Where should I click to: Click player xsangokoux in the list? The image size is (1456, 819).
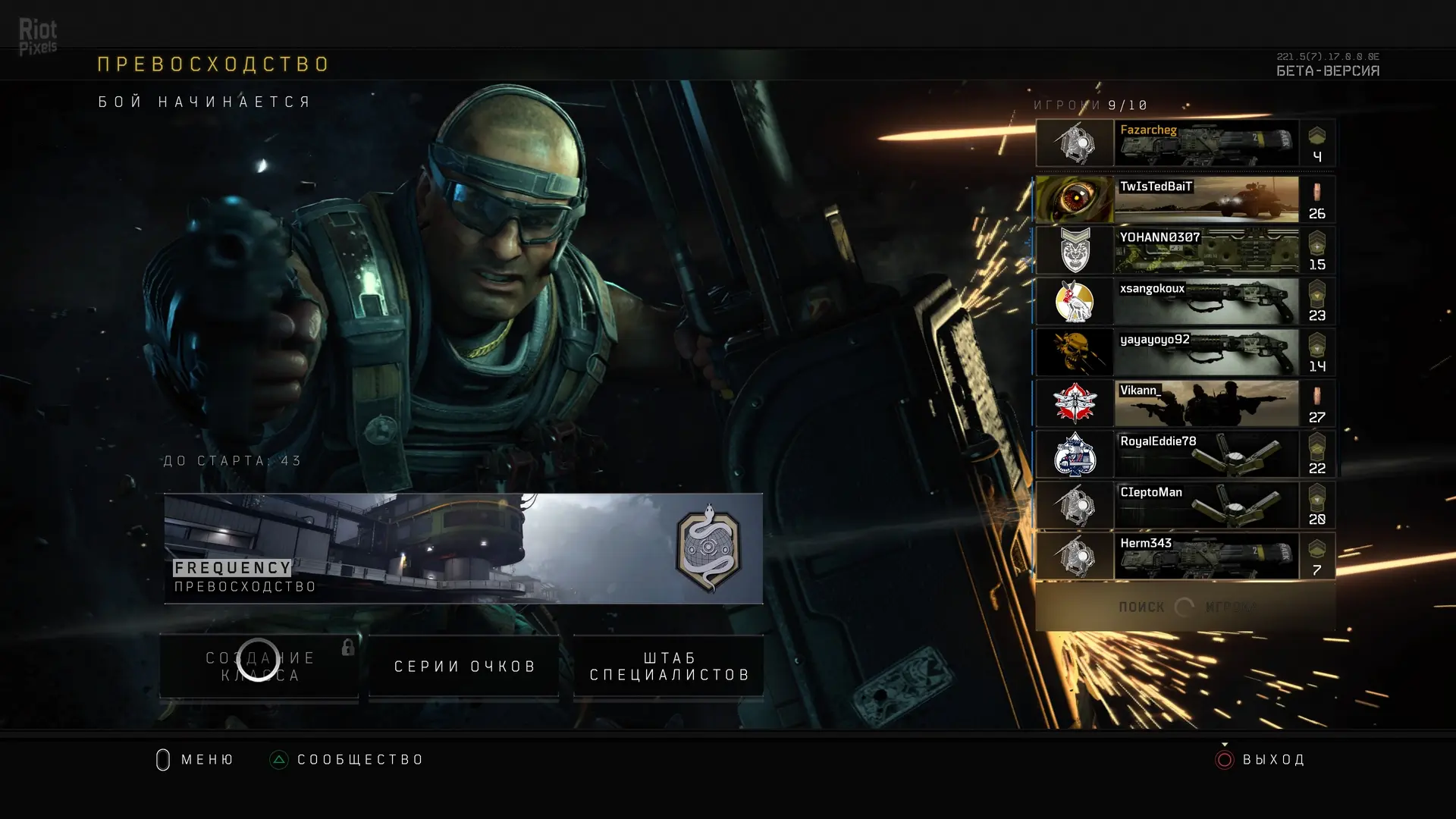click(1185, 301)
